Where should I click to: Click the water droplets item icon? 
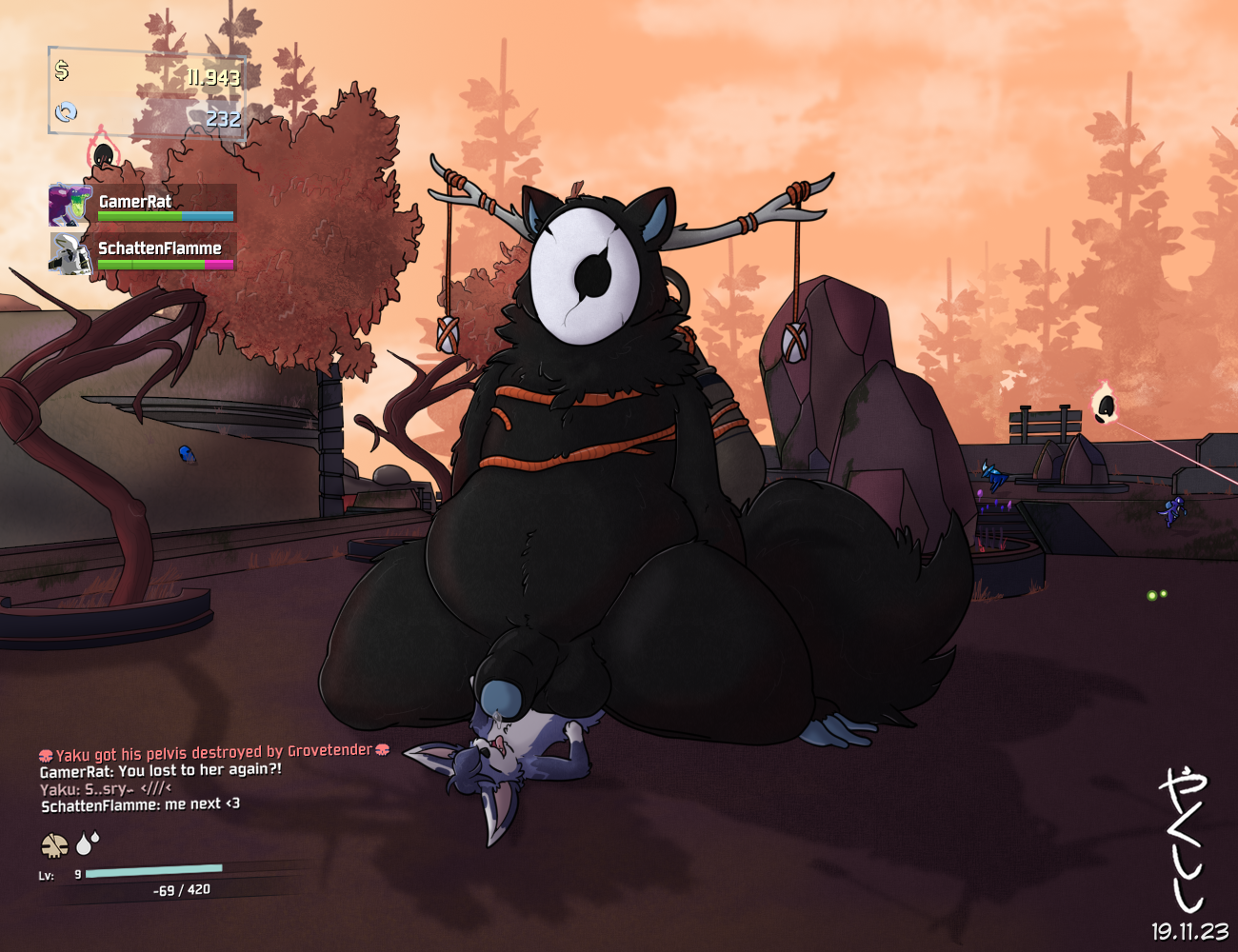point(88,843)
